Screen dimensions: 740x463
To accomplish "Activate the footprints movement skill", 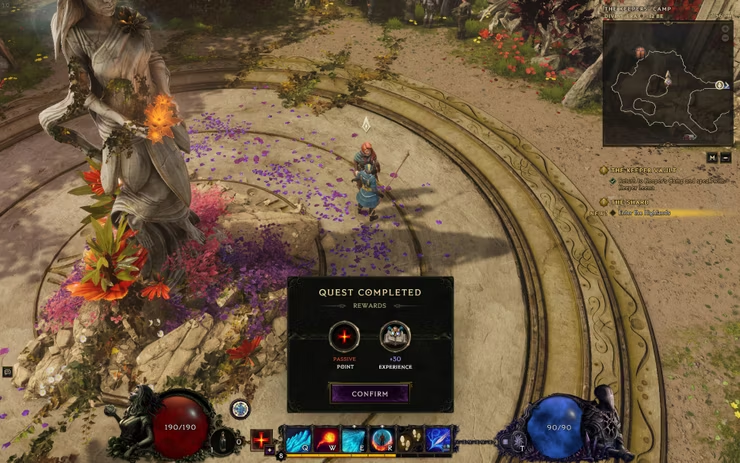I will (x=410, y=440).
